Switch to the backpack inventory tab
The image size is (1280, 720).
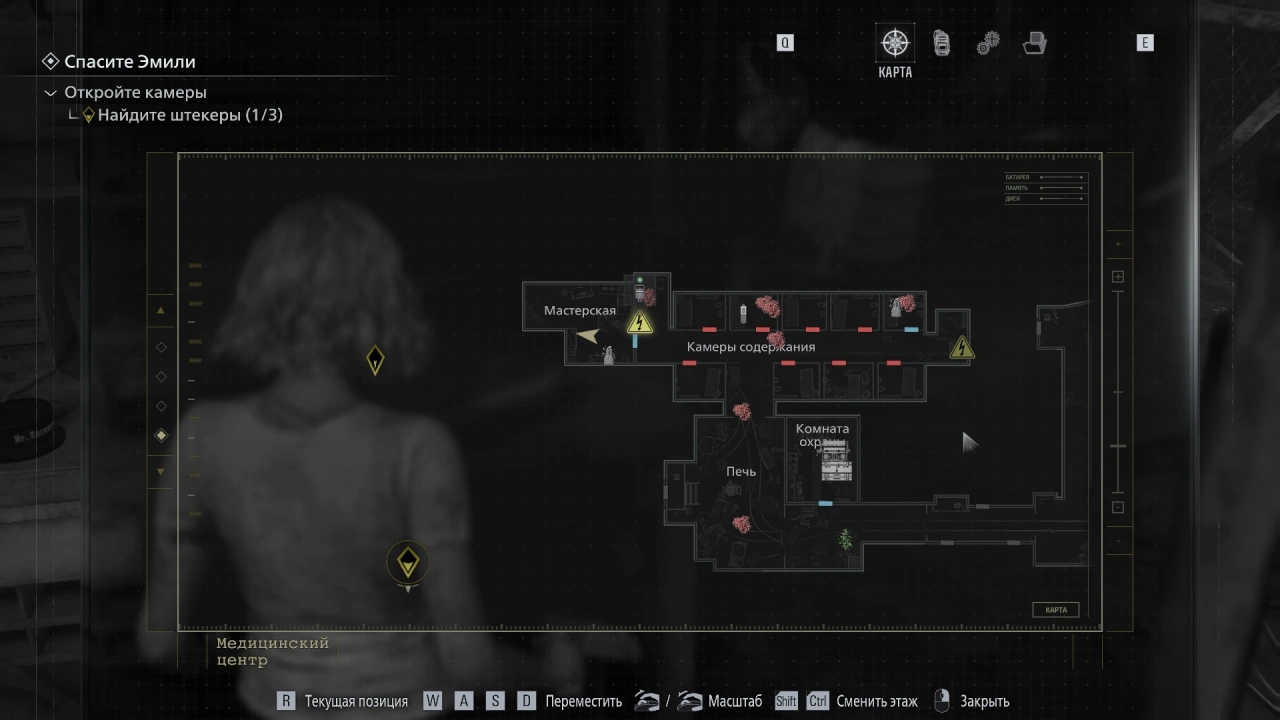[941, 44]
